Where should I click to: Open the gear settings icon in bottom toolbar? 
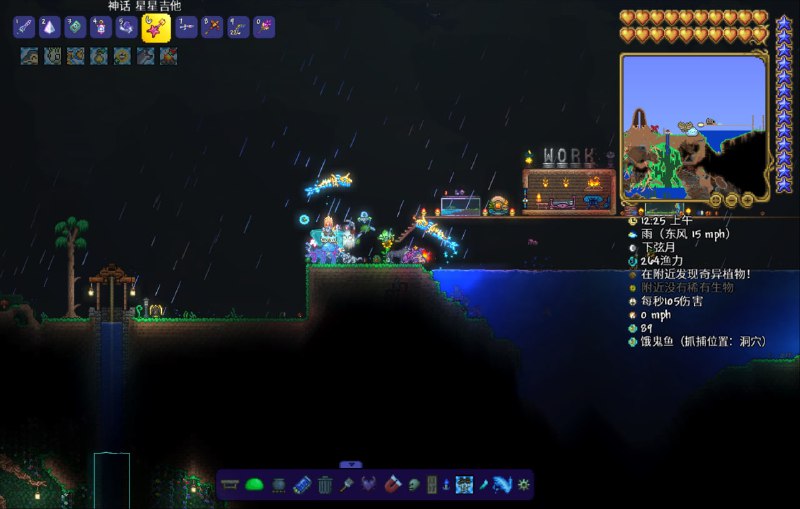522,485
